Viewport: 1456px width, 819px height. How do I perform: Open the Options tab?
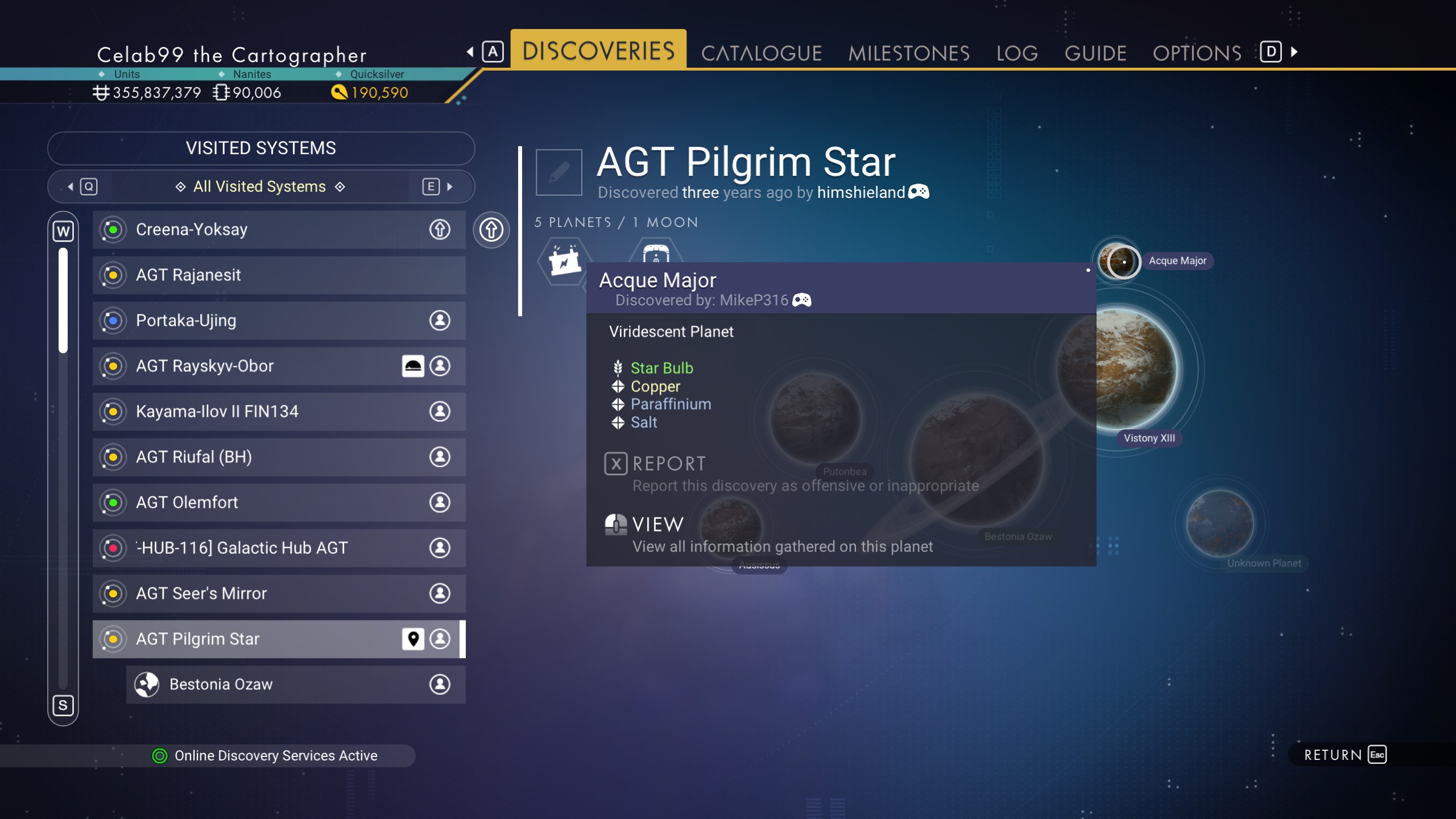(x=1197, y=53)
